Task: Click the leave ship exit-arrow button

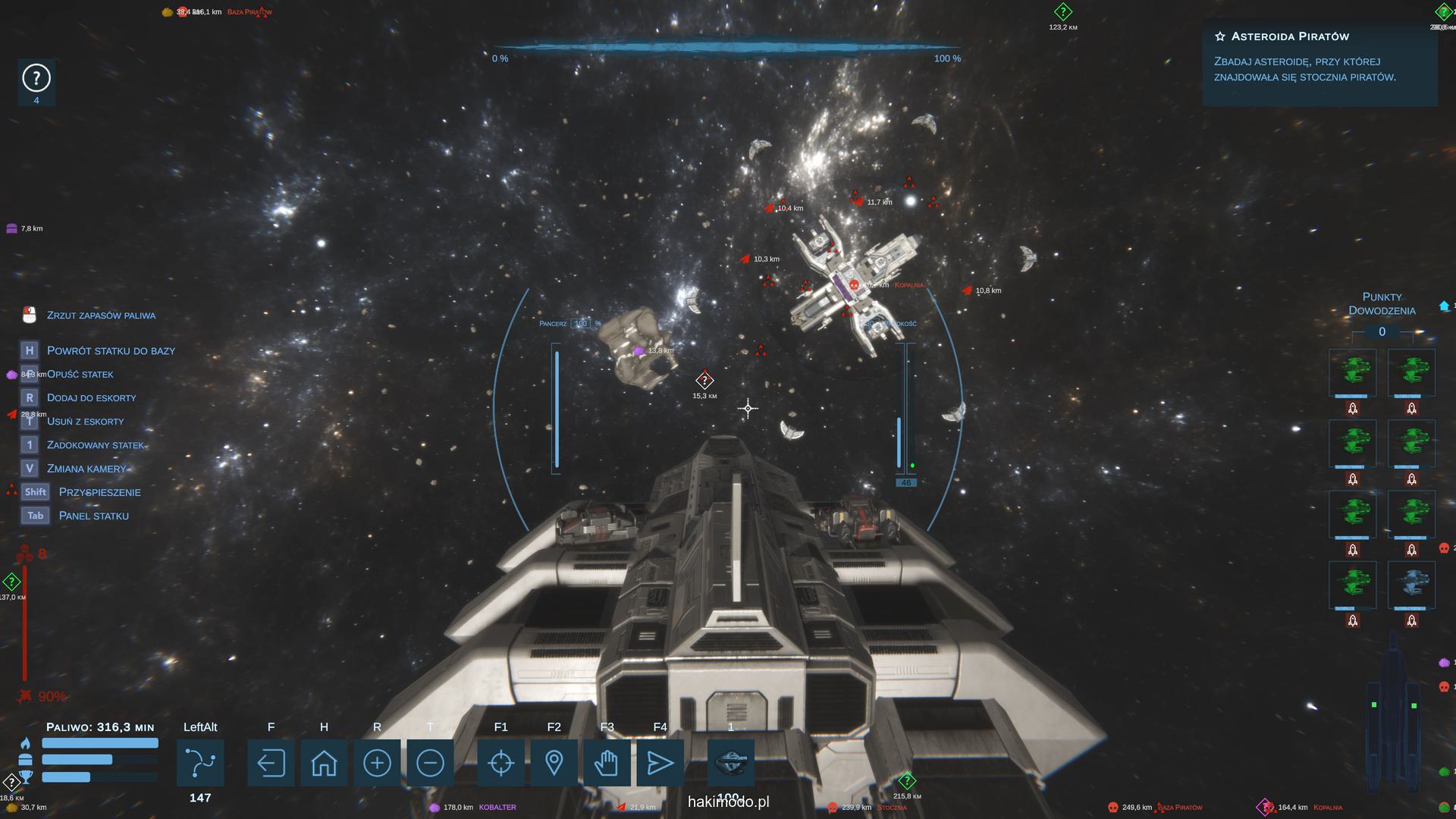Action: (x=271, y=763)
